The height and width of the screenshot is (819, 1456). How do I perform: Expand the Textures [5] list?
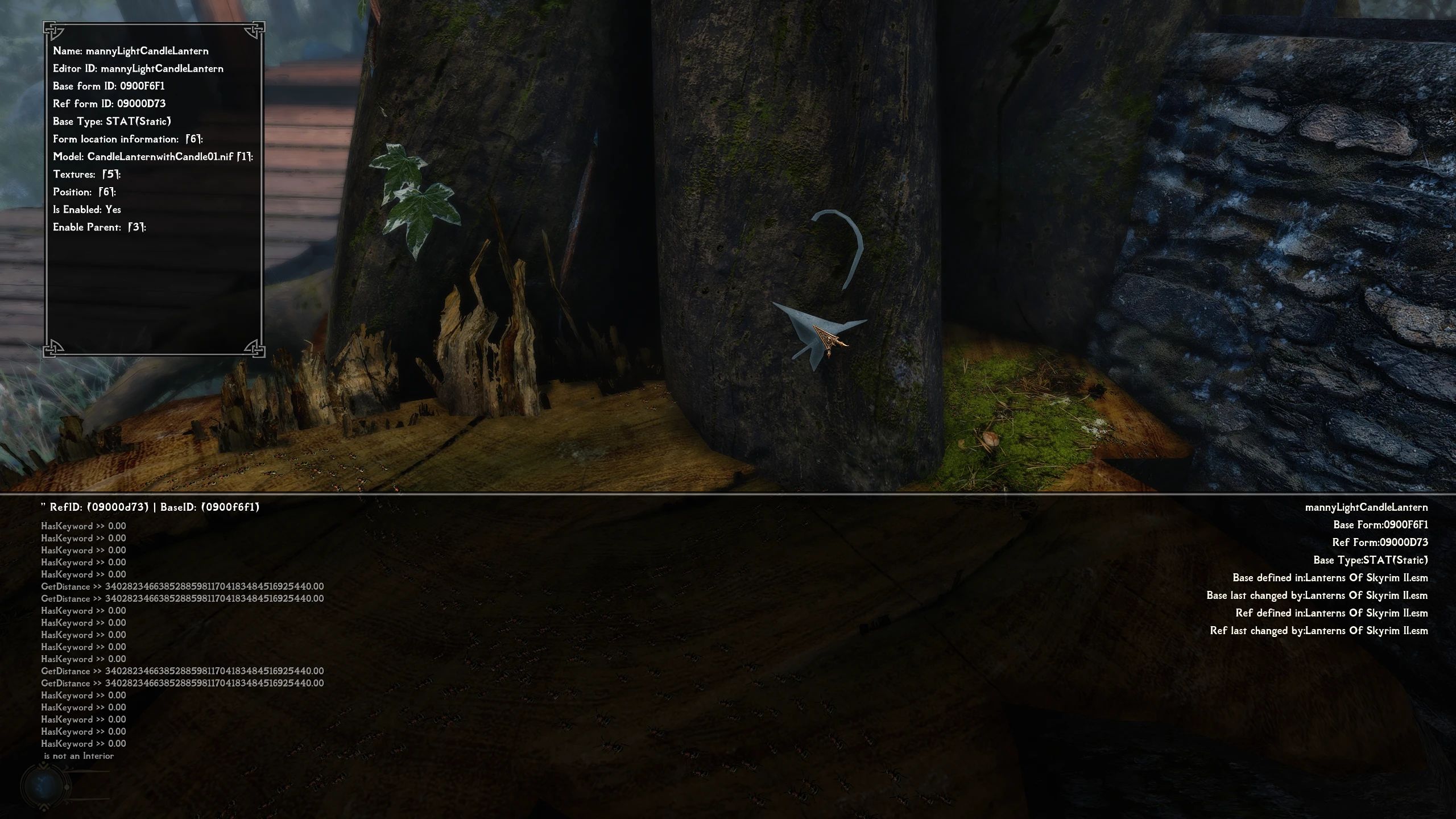click(x=88, y=175)
